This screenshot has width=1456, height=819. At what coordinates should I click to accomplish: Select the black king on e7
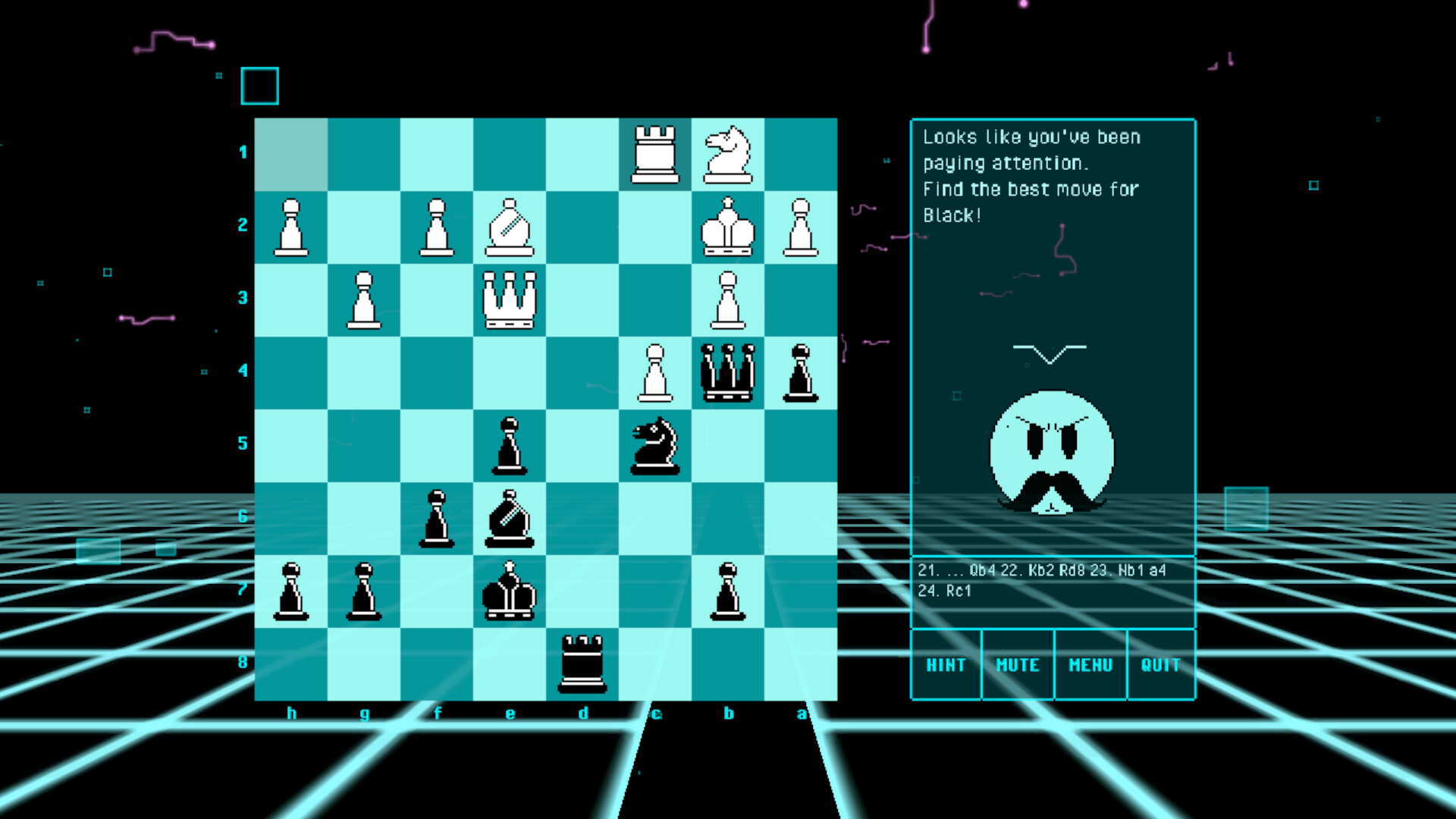coord(510,591)
